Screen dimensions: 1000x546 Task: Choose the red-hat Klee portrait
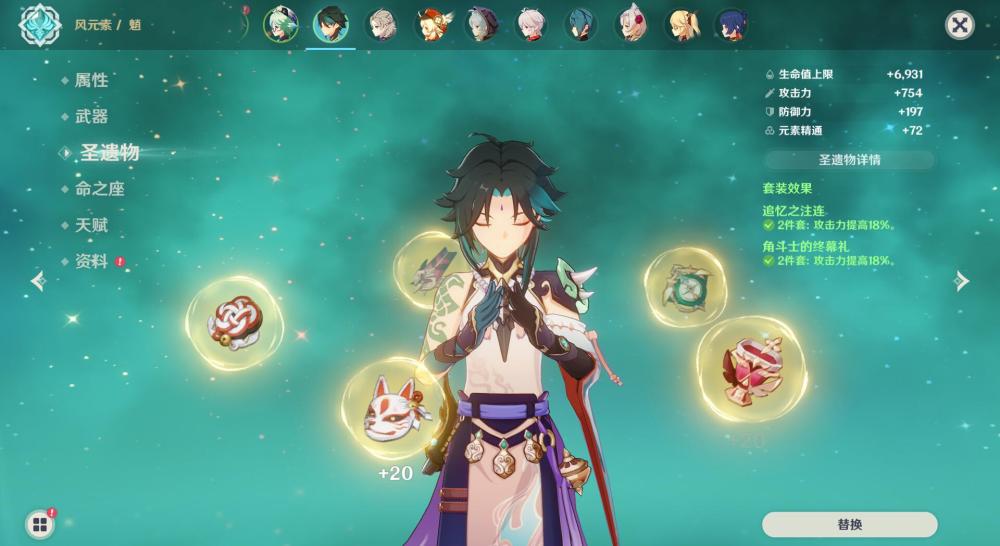pyautogui.click(x=432, y=24)
